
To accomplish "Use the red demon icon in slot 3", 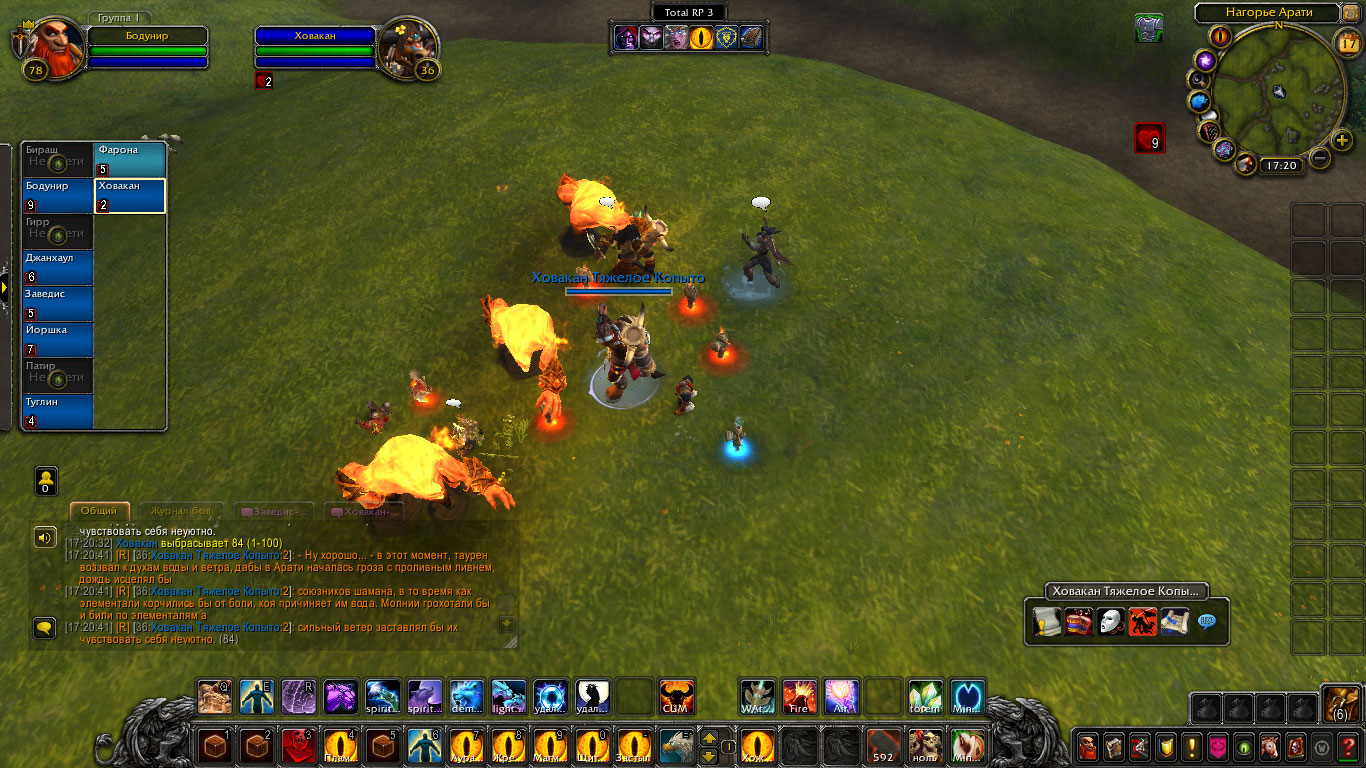I will point(298,746).
